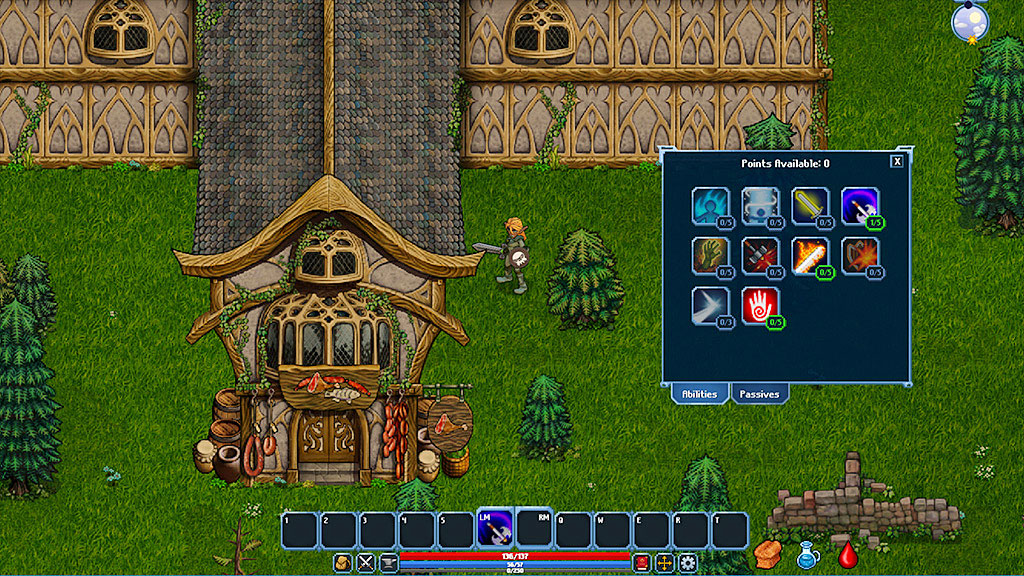Viewport: 1024px width, 576px height.
Task: Open the red book journal icon
Action: point(641,563)
